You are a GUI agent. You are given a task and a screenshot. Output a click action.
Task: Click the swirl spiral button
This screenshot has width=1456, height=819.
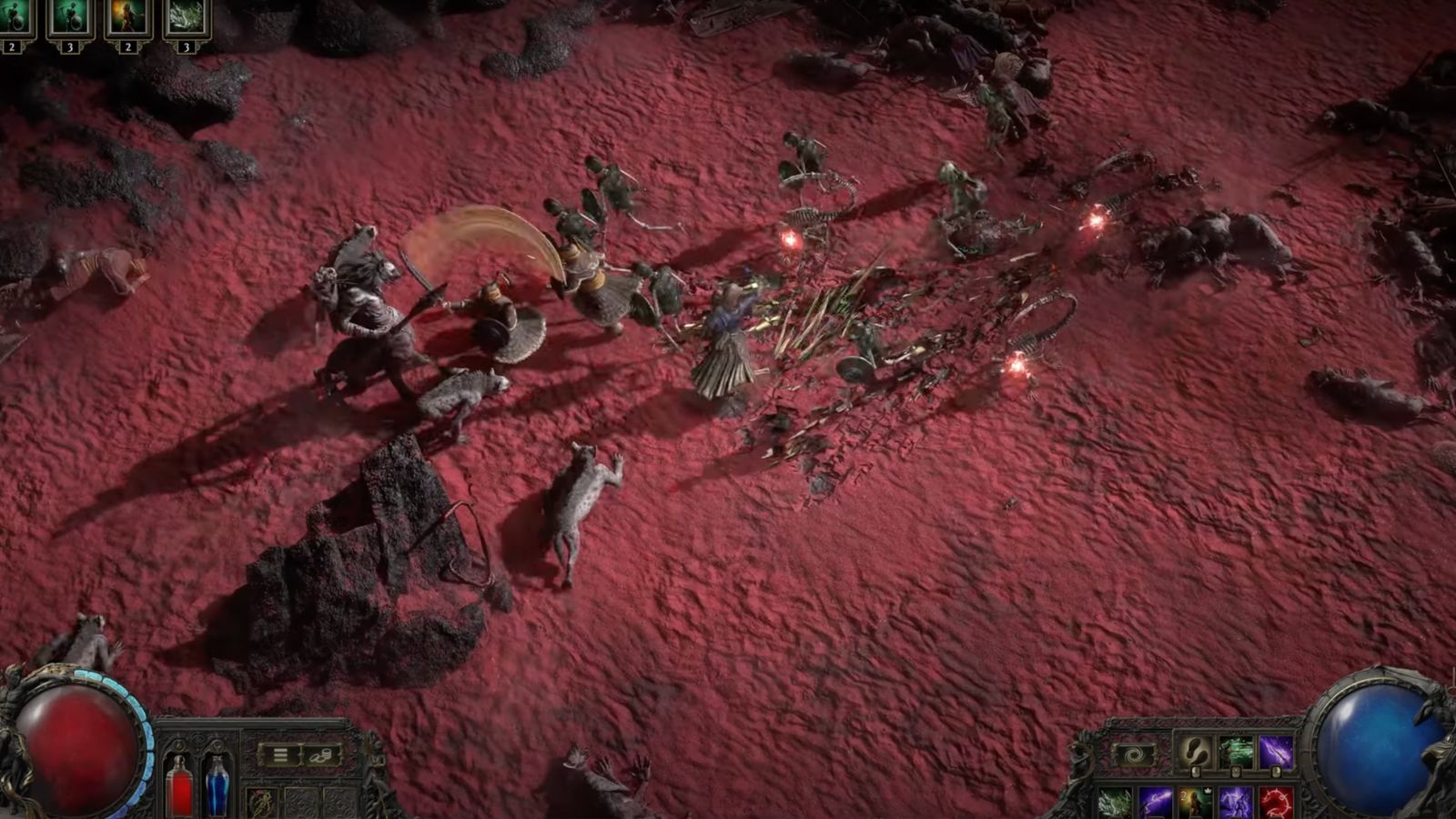[x=1135, y=754]
